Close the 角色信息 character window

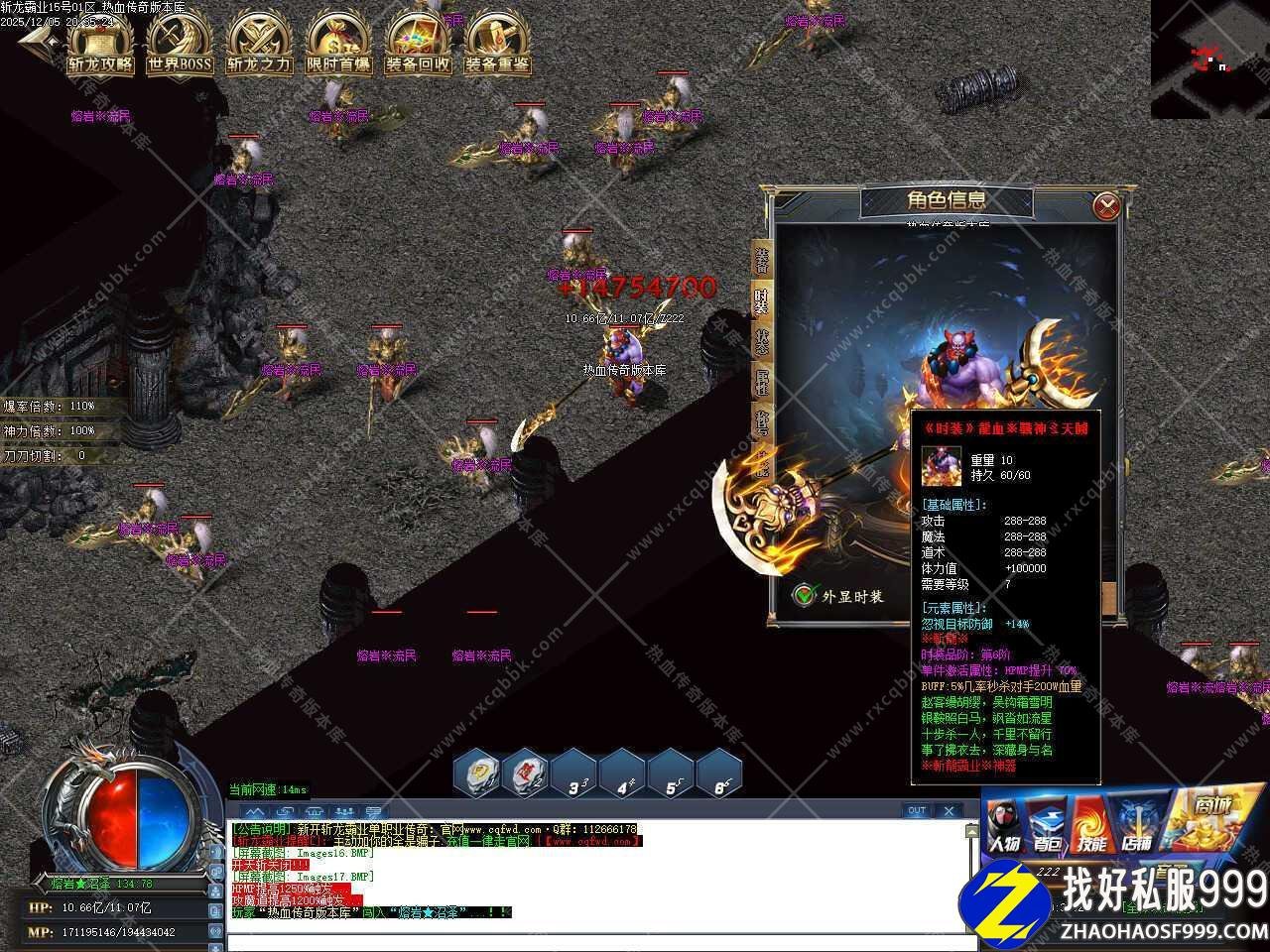coord(1107,206)
